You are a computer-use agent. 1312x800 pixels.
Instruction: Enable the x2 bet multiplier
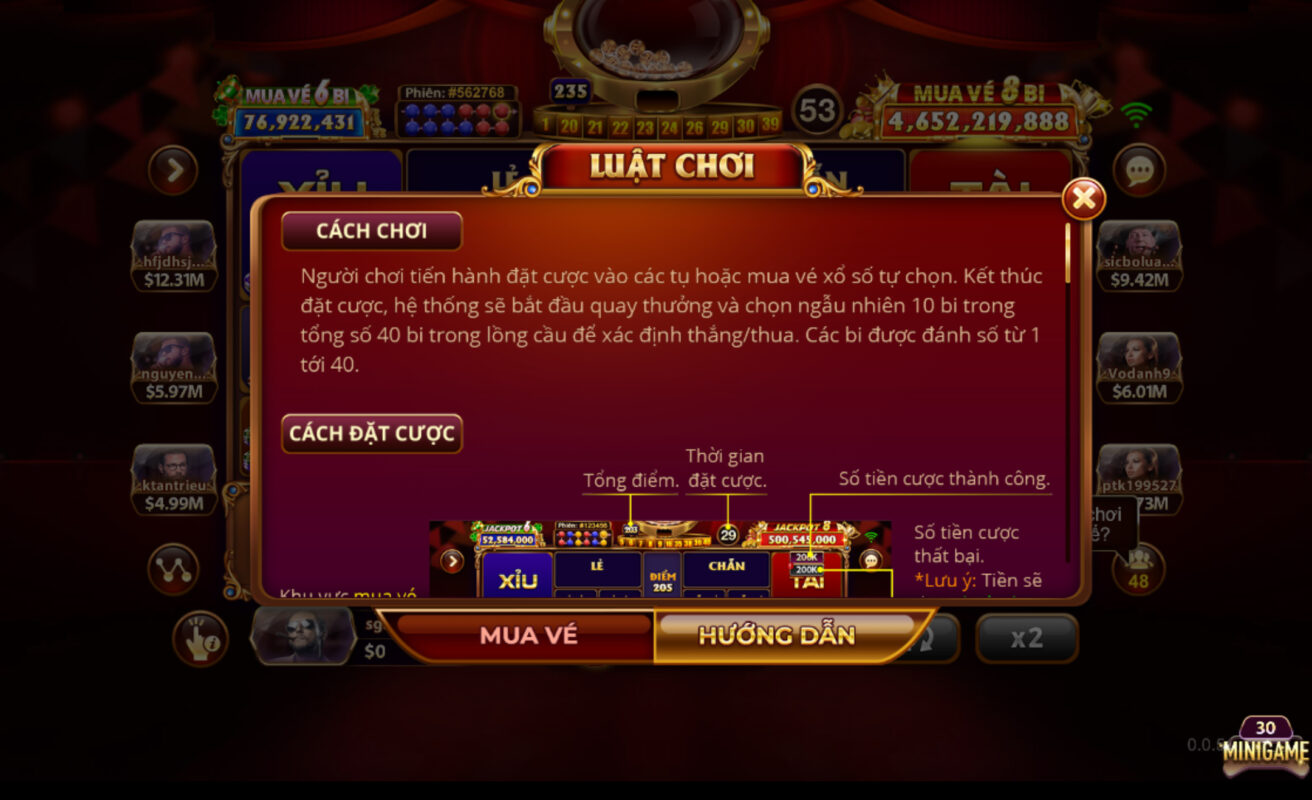[x=1026, y=637]
